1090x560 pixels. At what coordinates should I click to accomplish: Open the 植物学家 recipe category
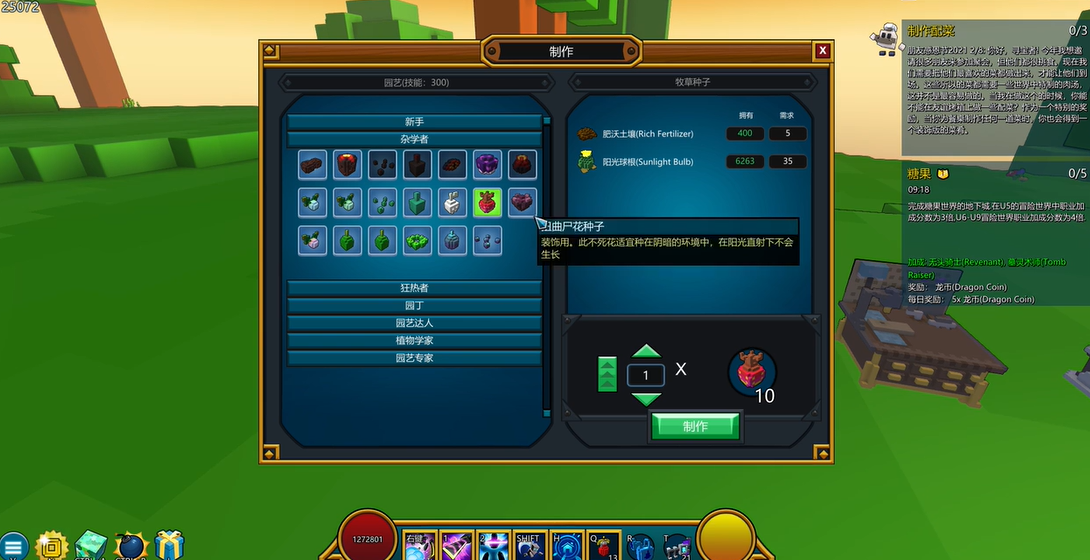(x=414, y=340)
